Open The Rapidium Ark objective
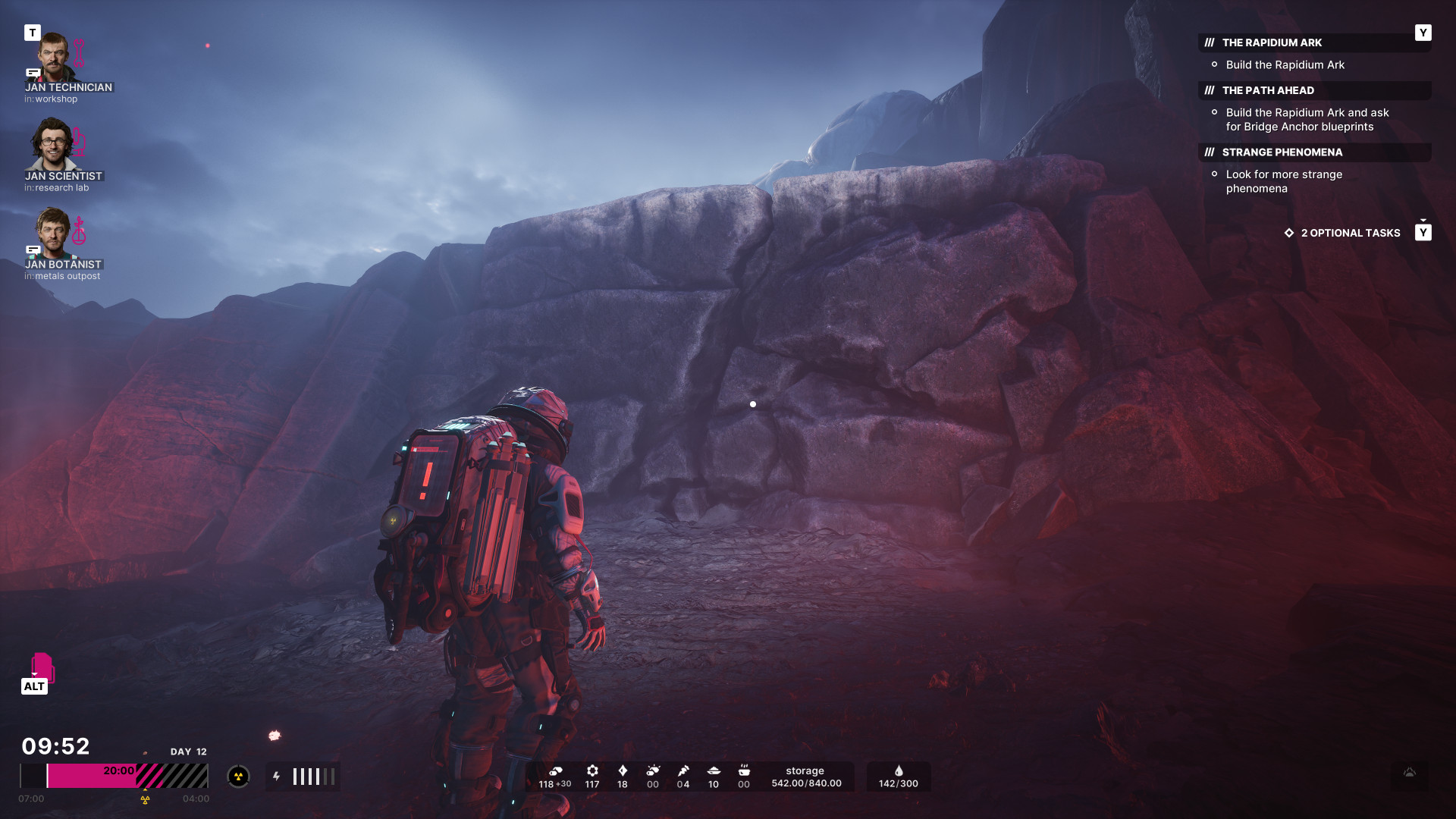The width and height of the screenshot is (1456, 819). (x=1272, y=43)
